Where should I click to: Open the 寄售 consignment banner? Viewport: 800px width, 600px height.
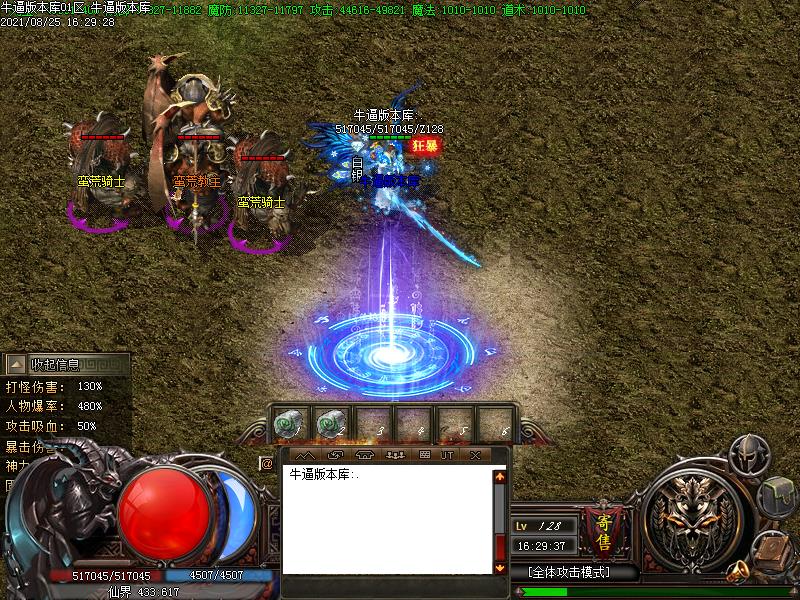click(x=604, y=531)
